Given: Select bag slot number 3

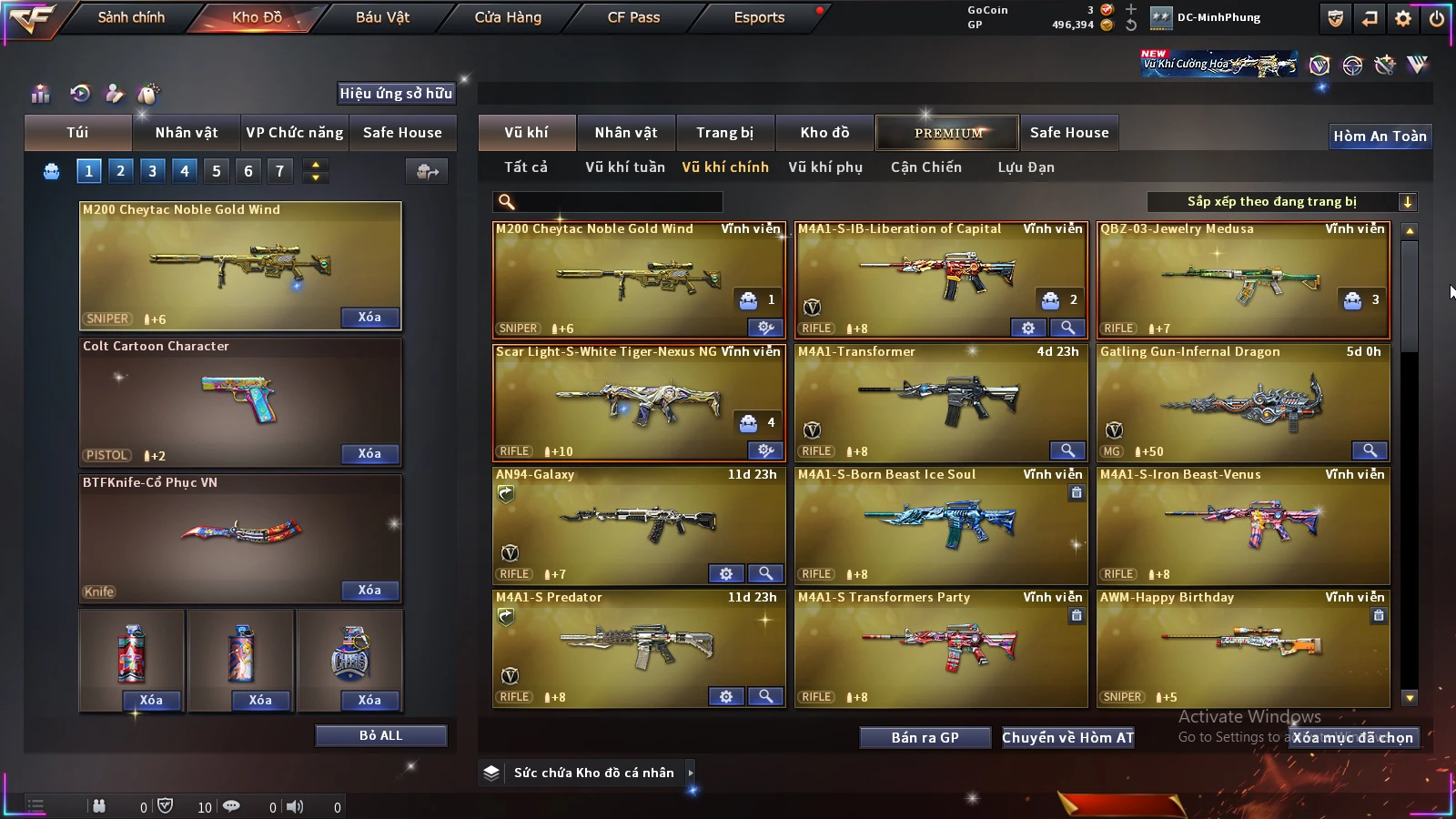Looking at the screenshot, I should 152,170.
